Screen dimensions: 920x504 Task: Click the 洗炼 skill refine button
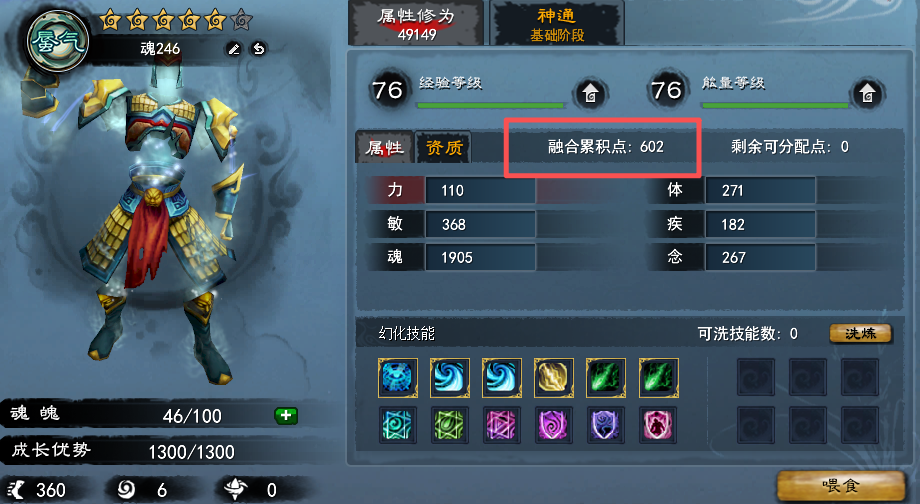pyautogui.click(x=861, y=334)
